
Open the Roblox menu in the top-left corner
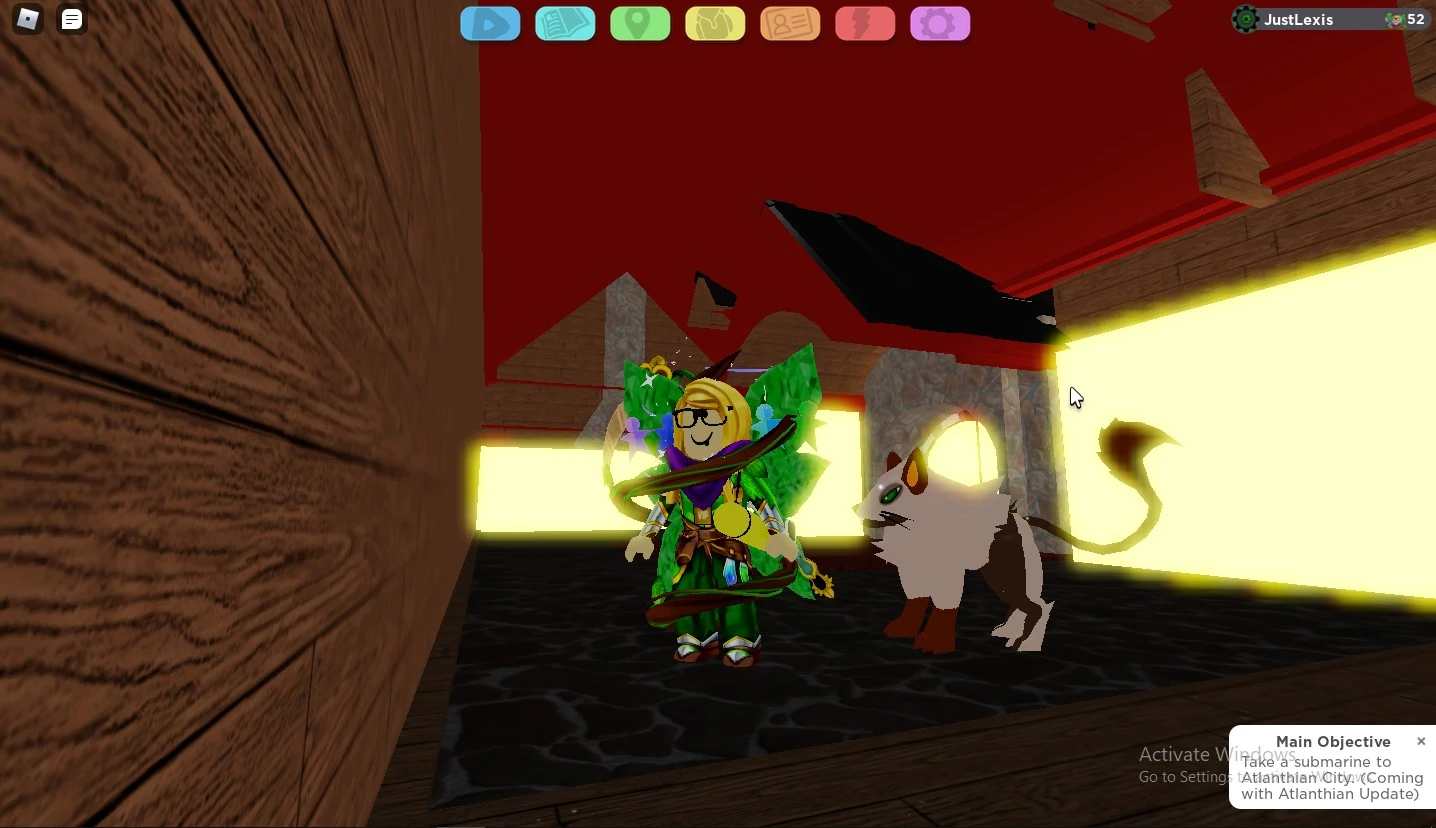27,19
